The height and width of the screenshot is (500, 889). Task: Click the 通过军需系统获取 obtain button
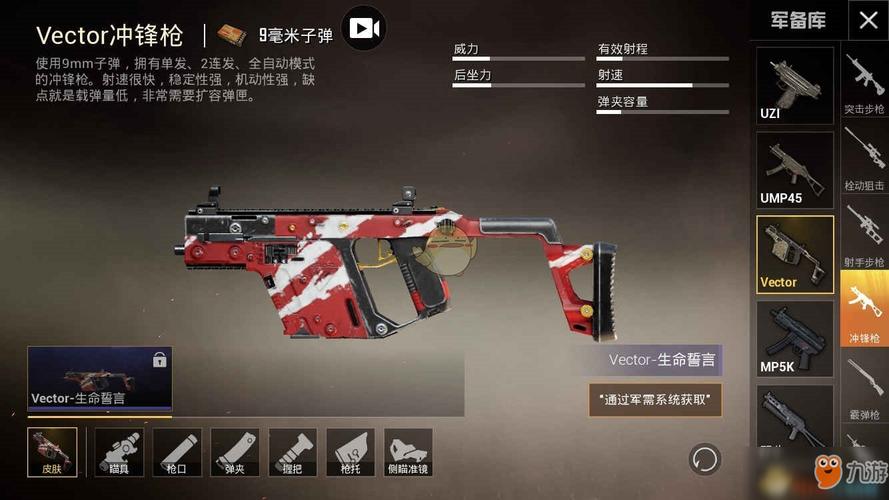pyautogui.click(x=655, y=400)
